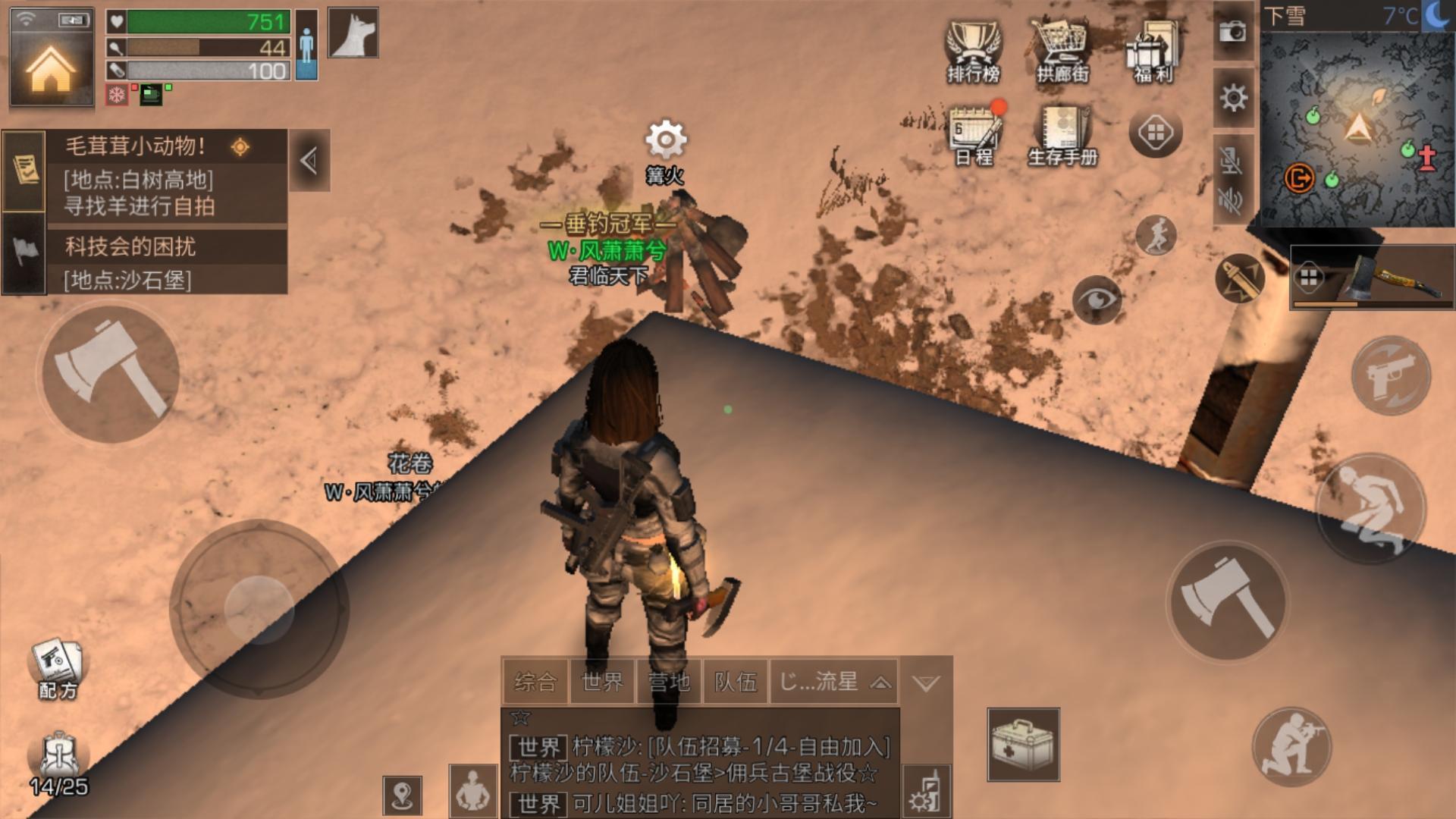Visit the 拱廊街 shop
Viewport: 1456px width, 819px height.
tap(1062, 51)
